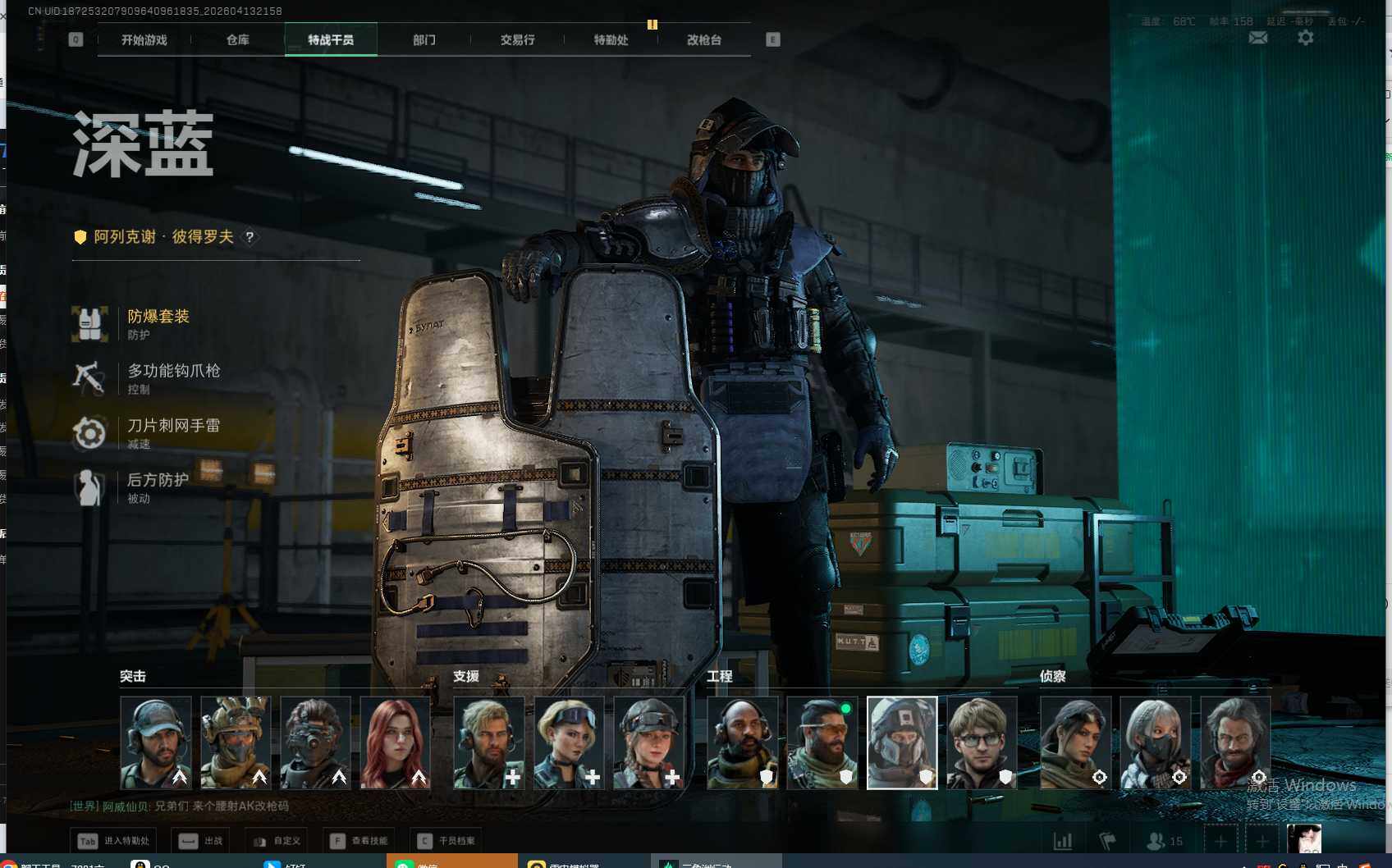1392x868 pixels.
Task: Pick the engineer operator wearing glasses
Action: click(982, 742)
